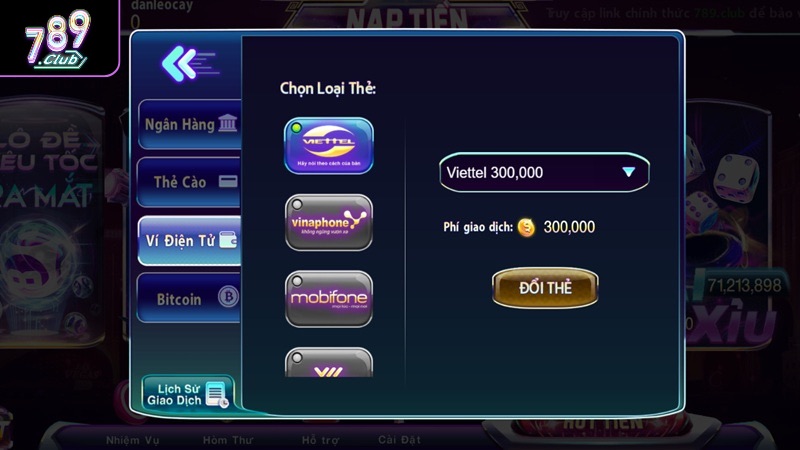Select the partially visible fourth card type
Screen dimensions: 800x450
coord(329,362)
